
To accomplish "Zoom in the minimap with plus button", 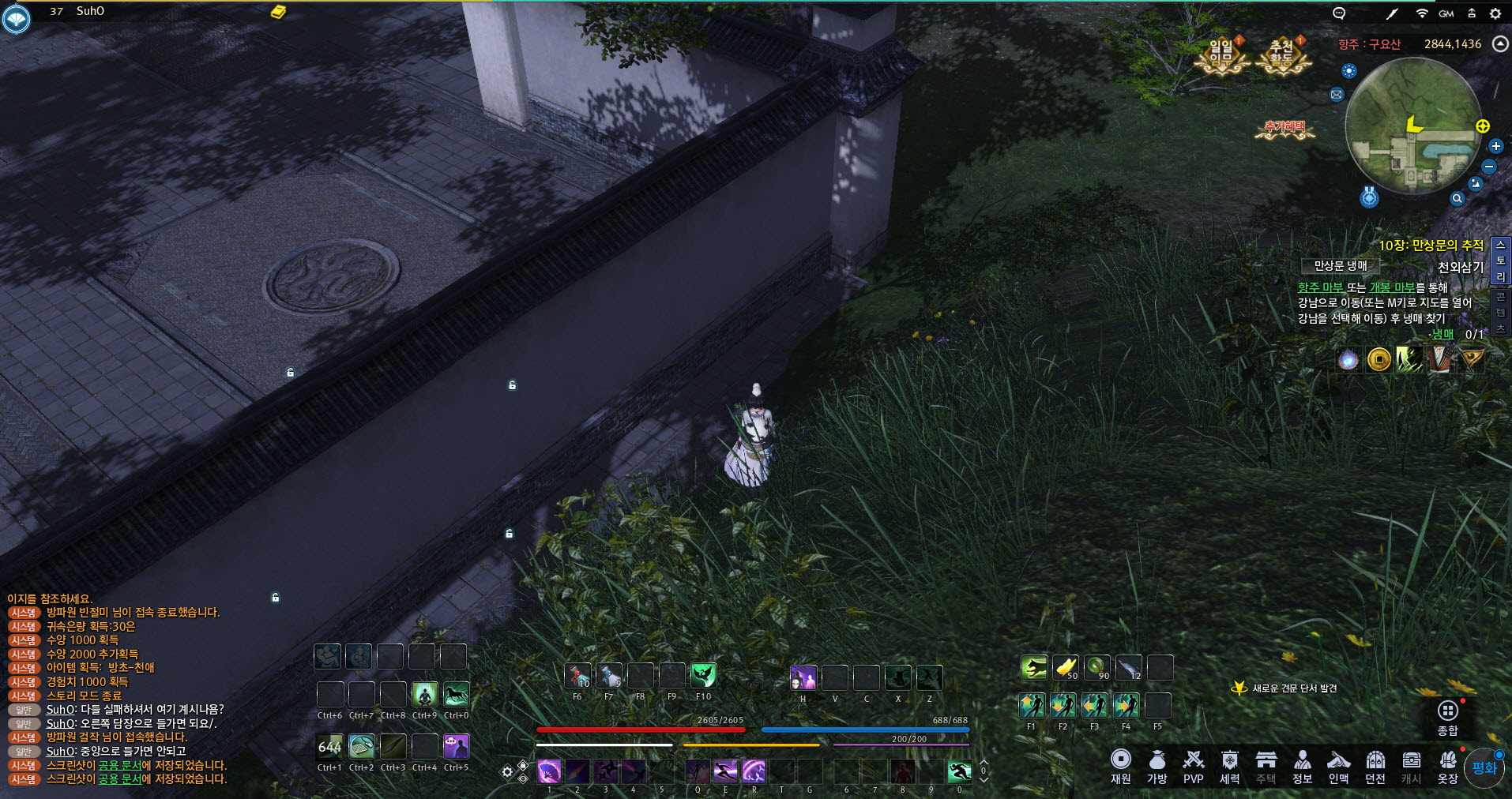I will 1495,146.
